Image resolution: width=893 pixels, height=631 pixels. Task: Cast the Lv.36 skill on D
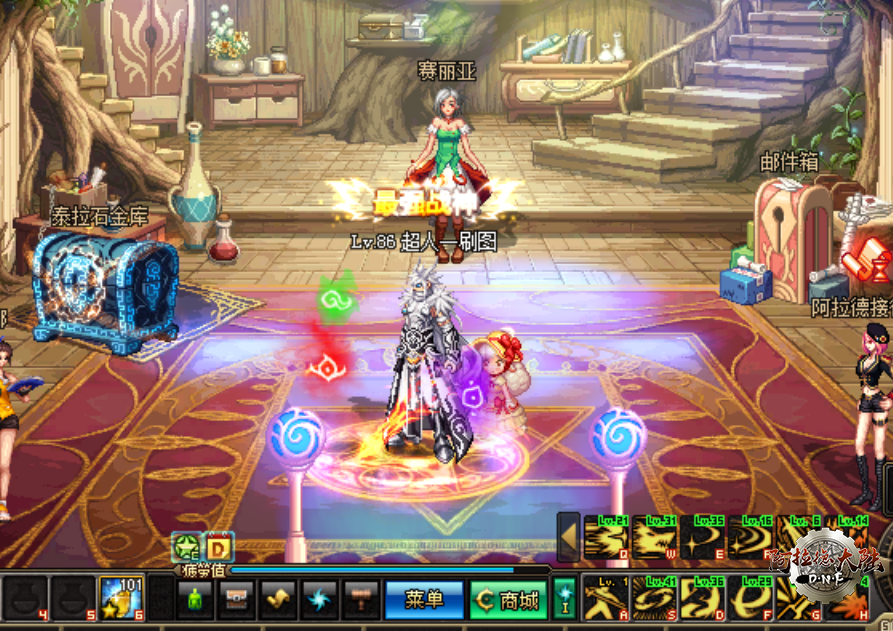coord(703,598)
